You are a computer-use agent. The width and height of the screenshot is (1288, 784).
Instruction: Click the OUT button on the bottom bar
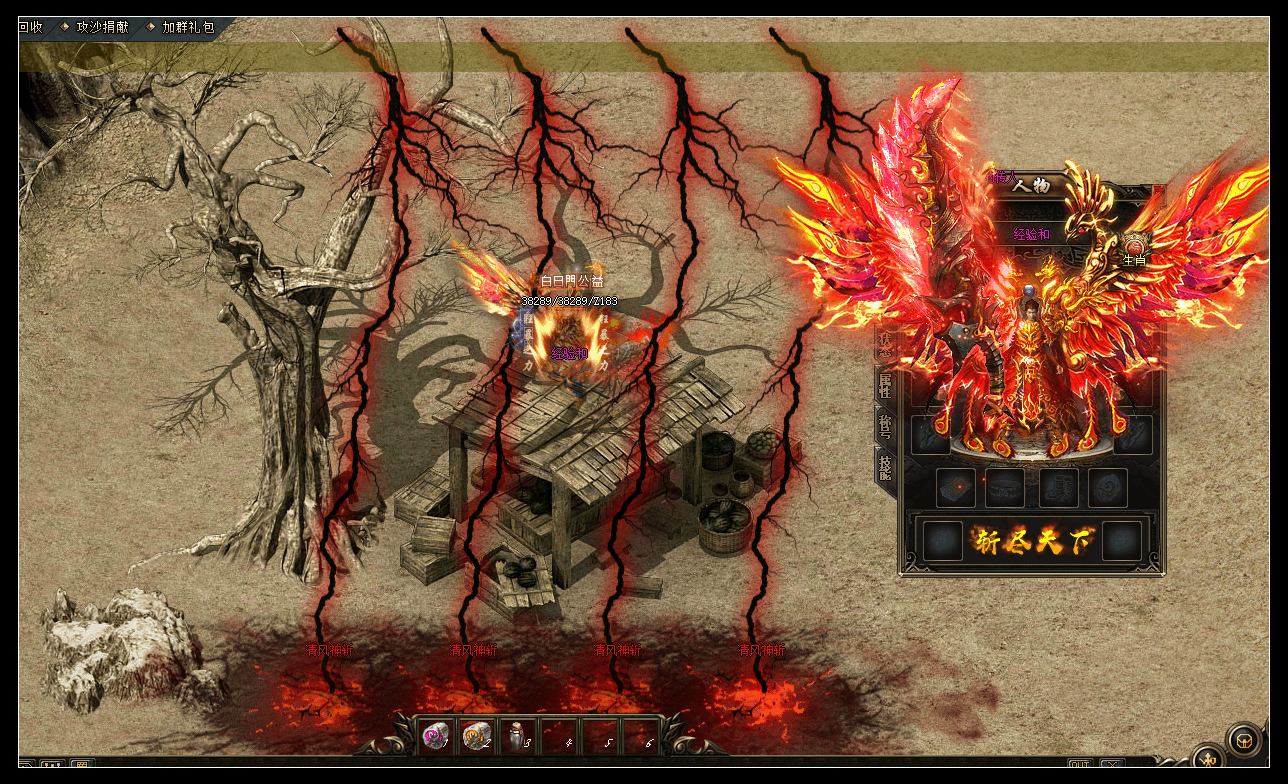[x=1080, y=766]
